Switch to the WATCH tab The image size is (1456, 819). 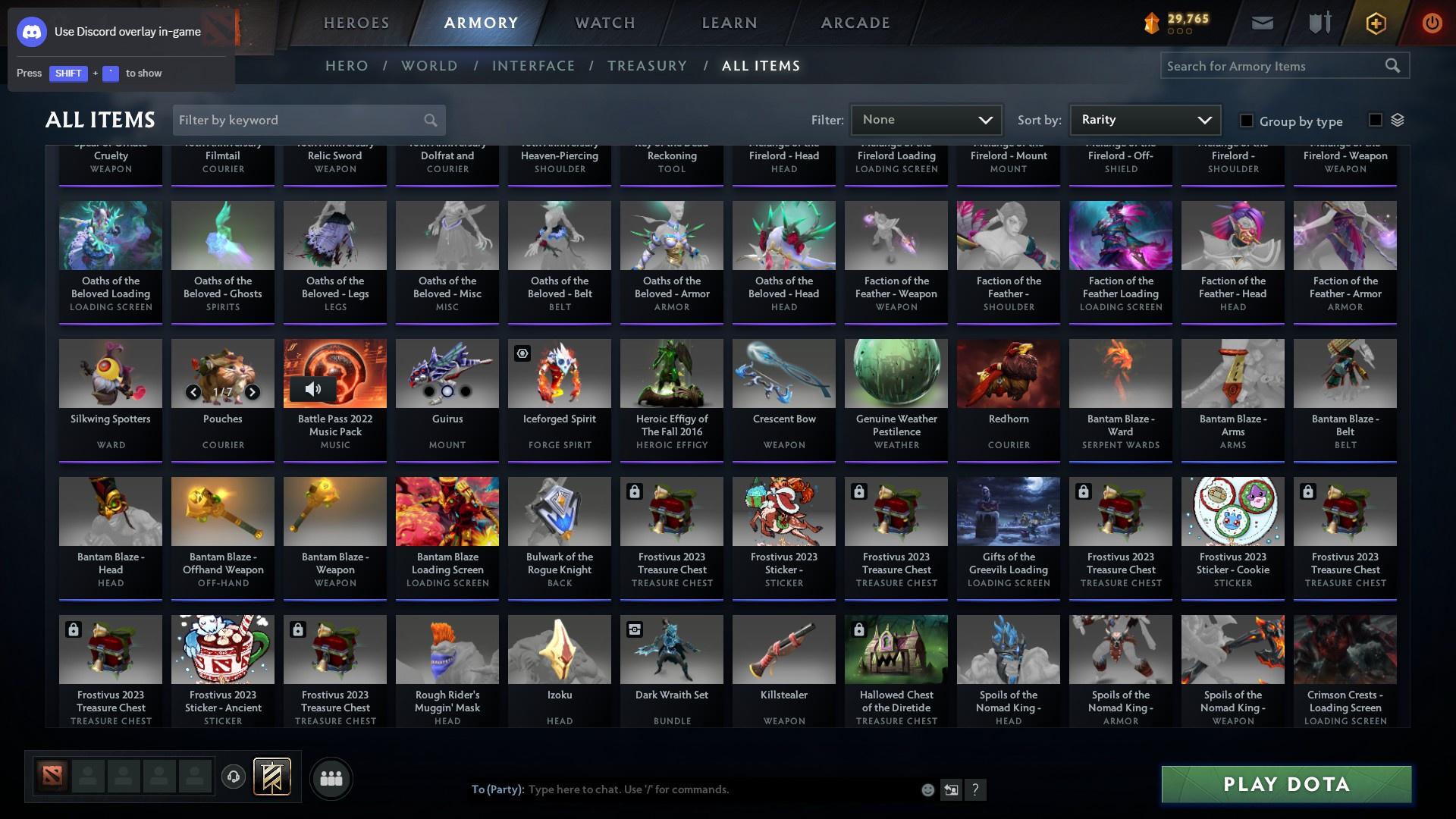(604, 23)
